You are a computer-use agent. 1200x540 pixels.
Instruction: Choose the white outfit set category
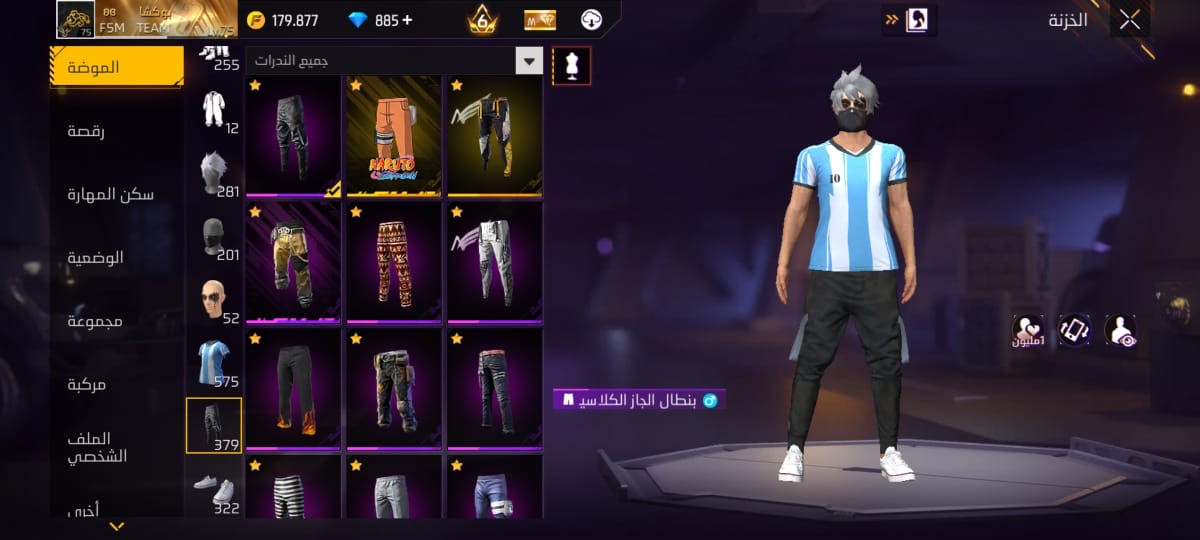coord(213,108)
